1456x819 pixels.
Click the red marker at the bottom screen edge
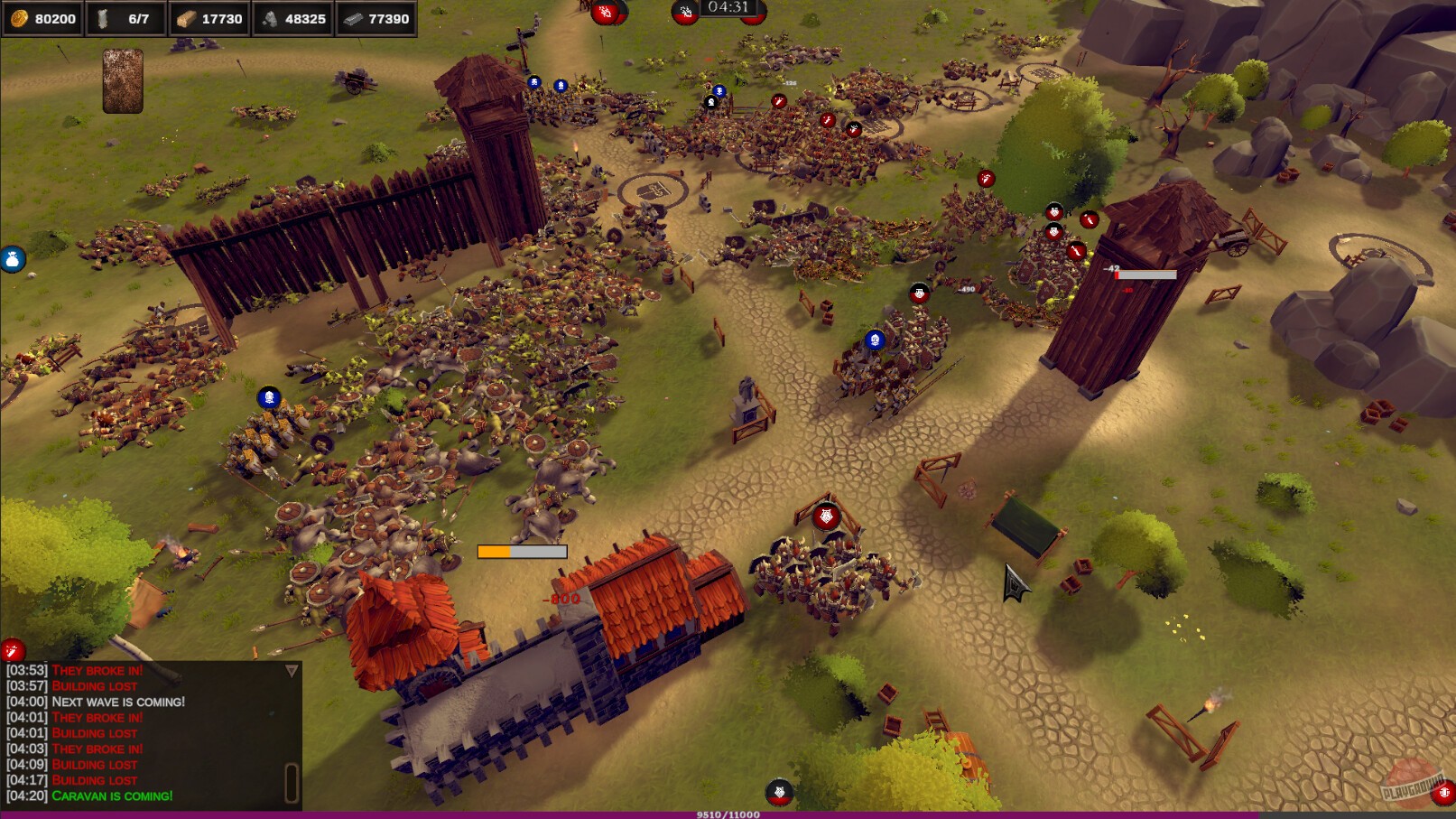[x=778, y=792]
